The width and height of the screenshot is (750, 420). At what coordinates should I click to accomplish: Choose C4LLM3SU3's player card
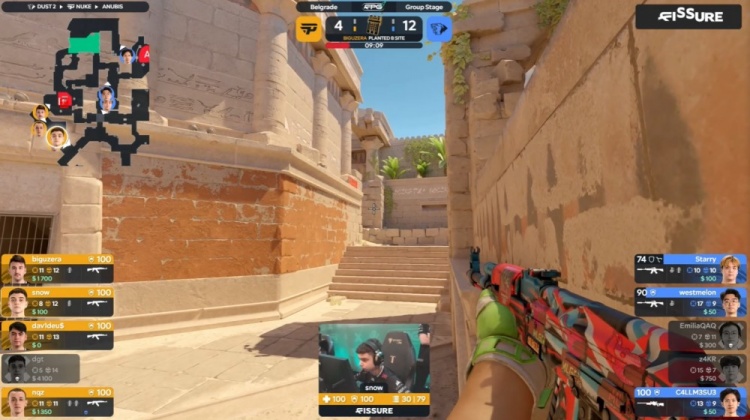tap(690, 401)
